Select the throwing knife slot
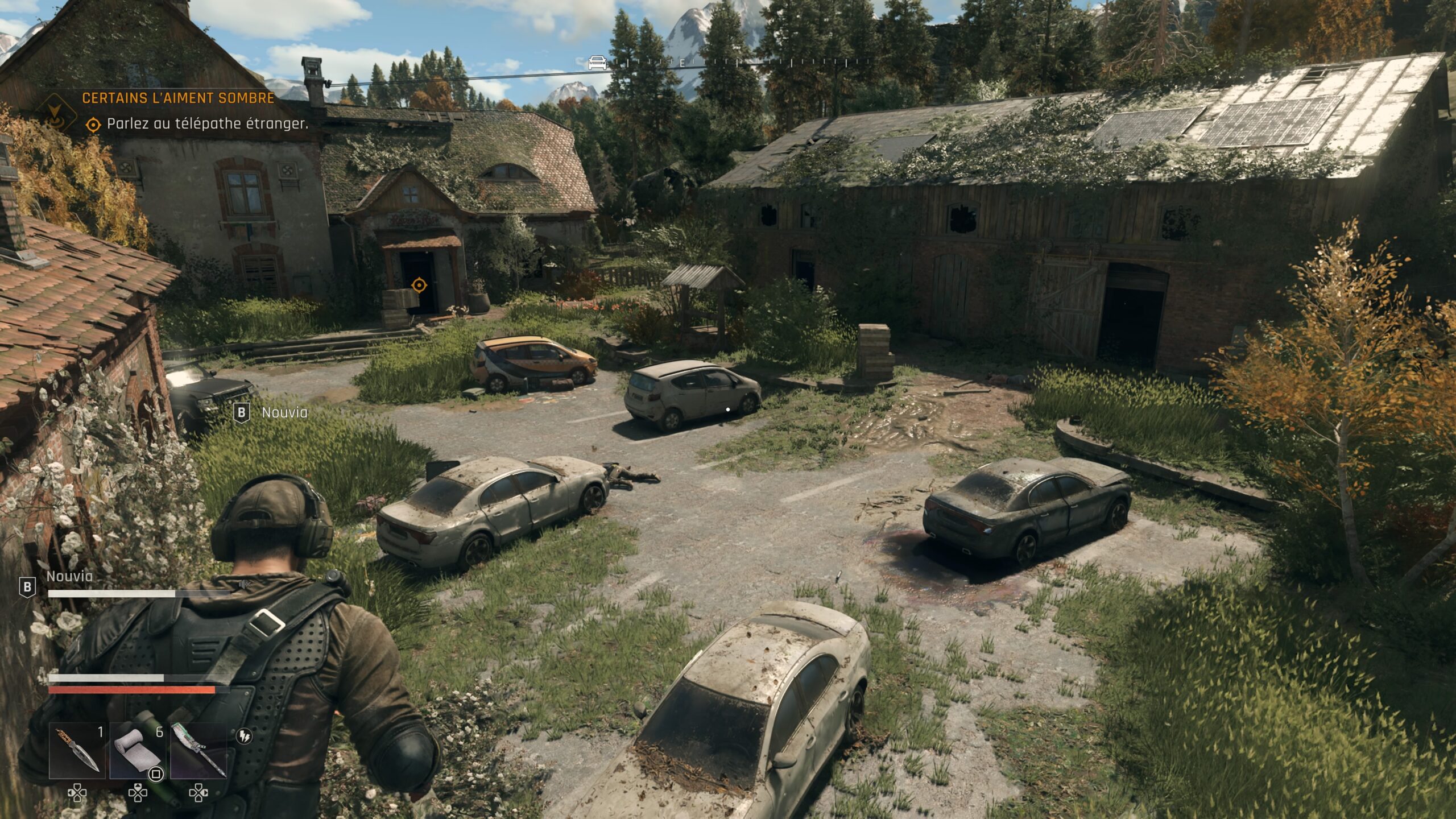 (78, 751)
